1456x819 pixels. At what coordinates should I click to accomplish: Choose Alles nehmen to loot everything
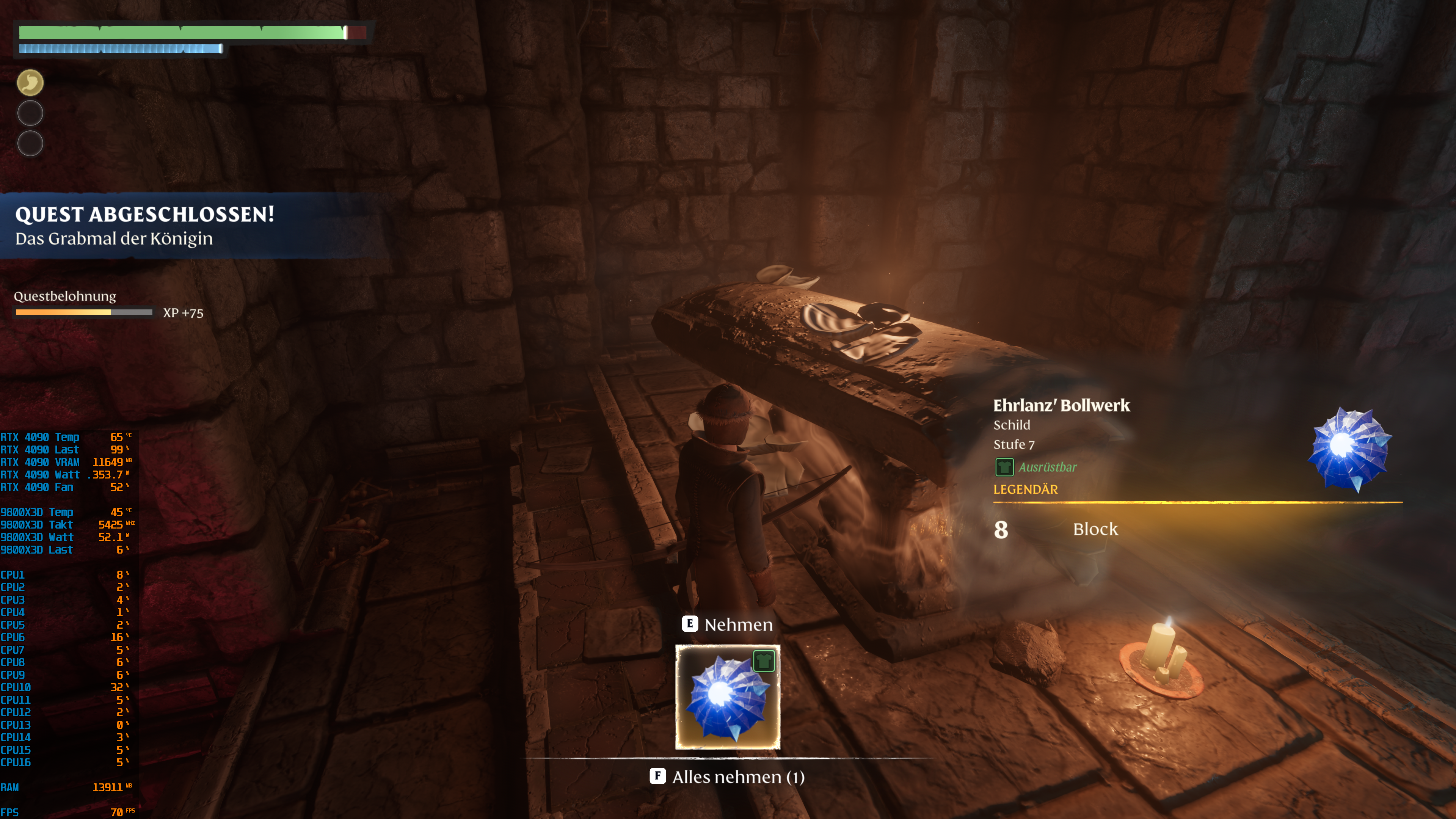click(x=728, y=777)
